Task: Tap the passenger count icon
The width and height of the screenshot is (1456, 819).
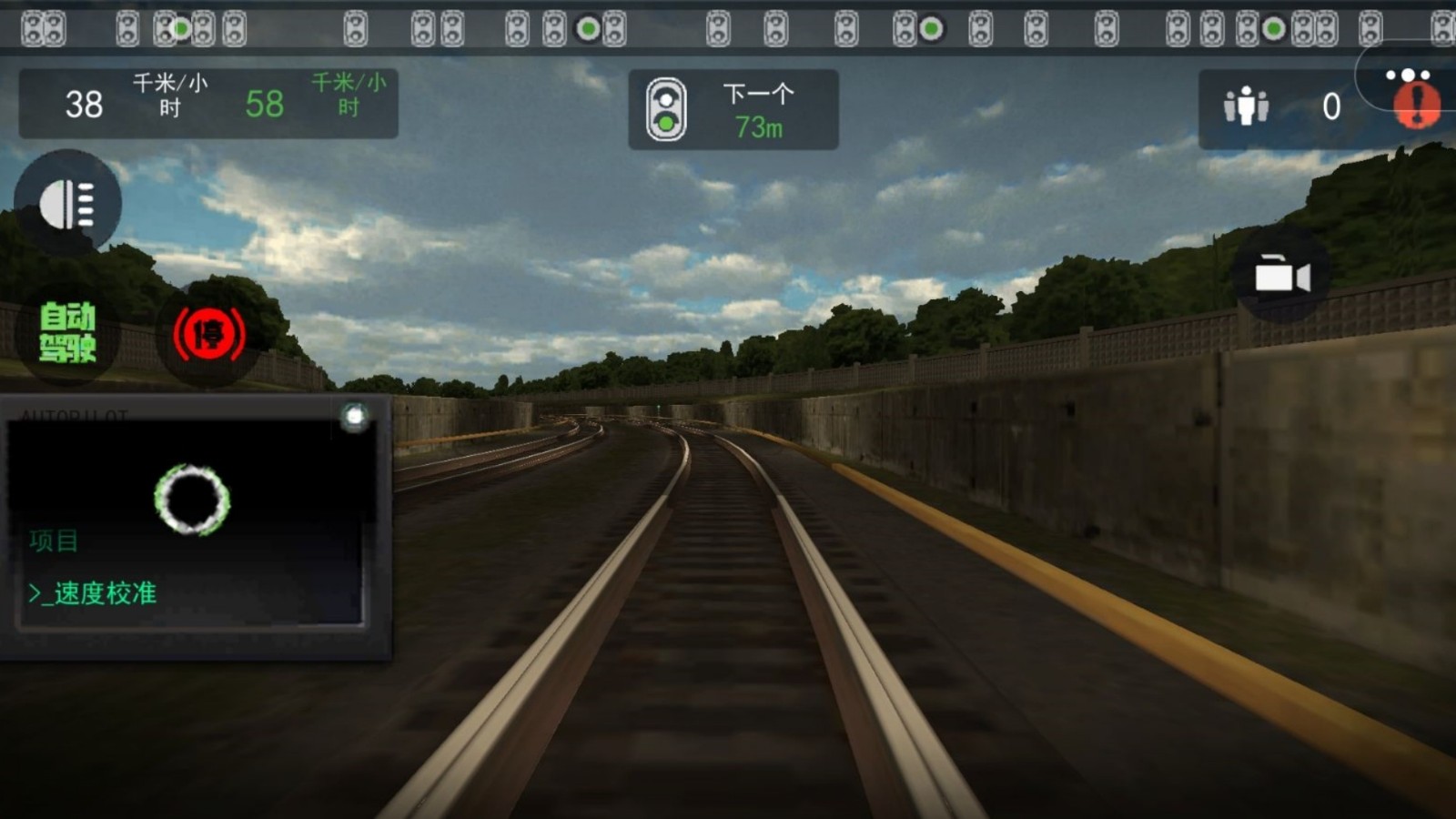Action: [1246, 106]
